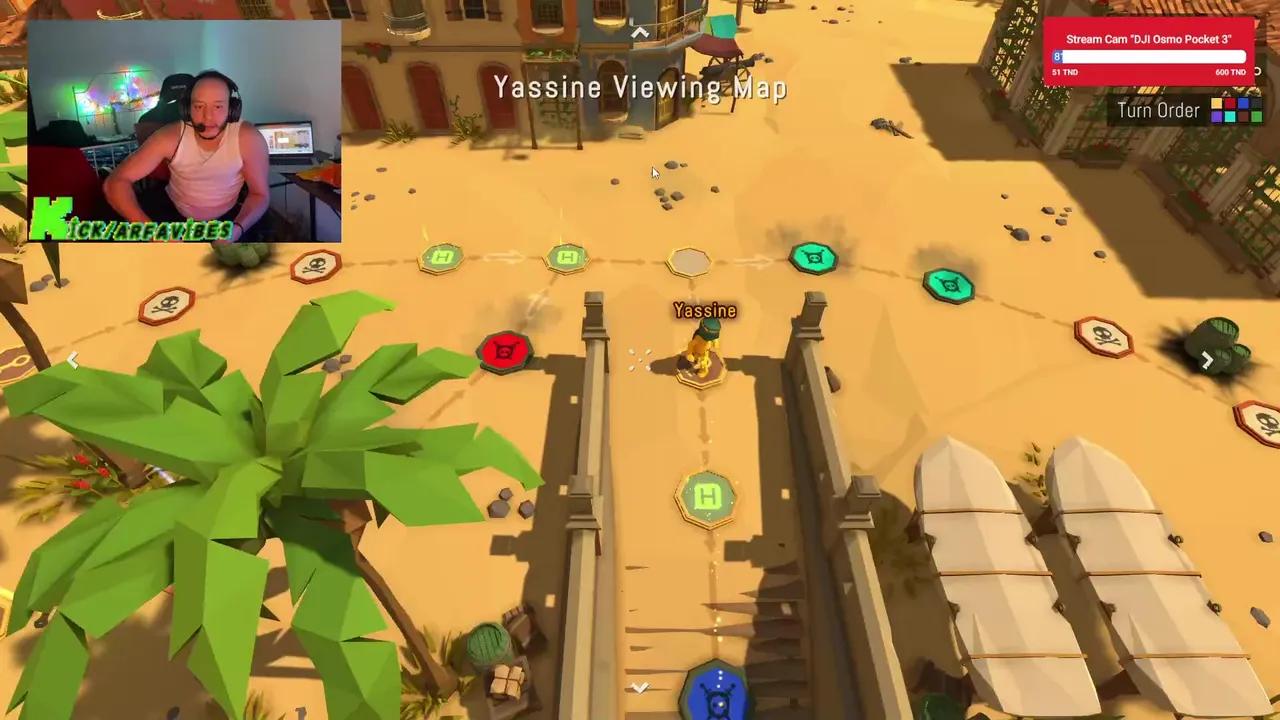Screen dimensions: 1280x720
Task: Pan the map left using the left arrow
Action: (x=73, y=360)
